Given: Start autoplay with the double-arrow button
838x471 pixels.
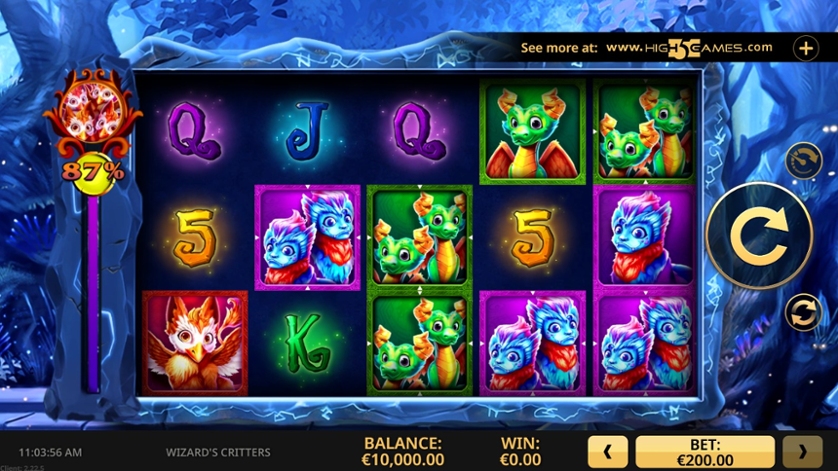Looking at the screenshot, I should [x=802, y=312].
